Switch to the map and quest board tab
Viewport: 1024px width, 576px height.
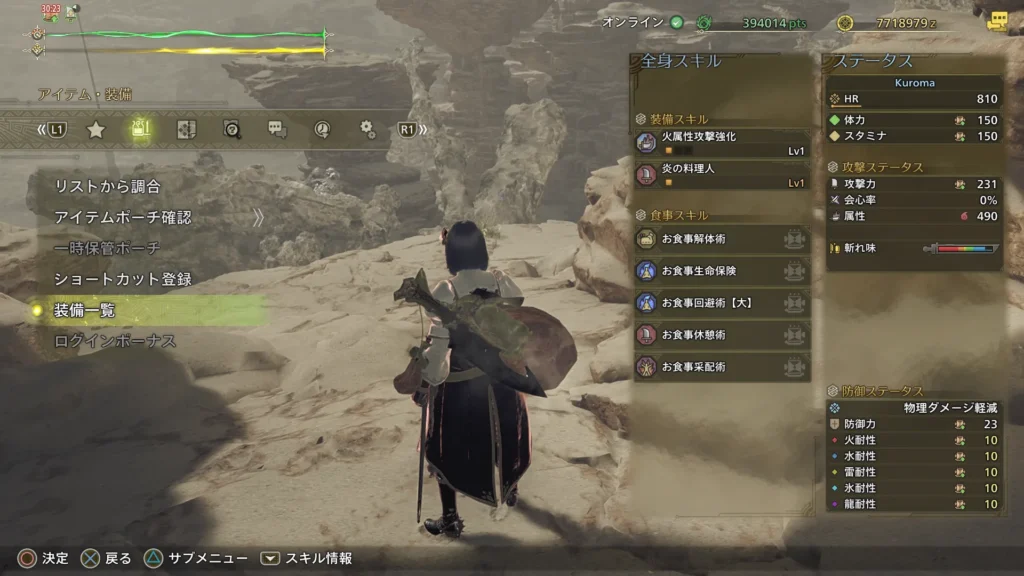186,129
